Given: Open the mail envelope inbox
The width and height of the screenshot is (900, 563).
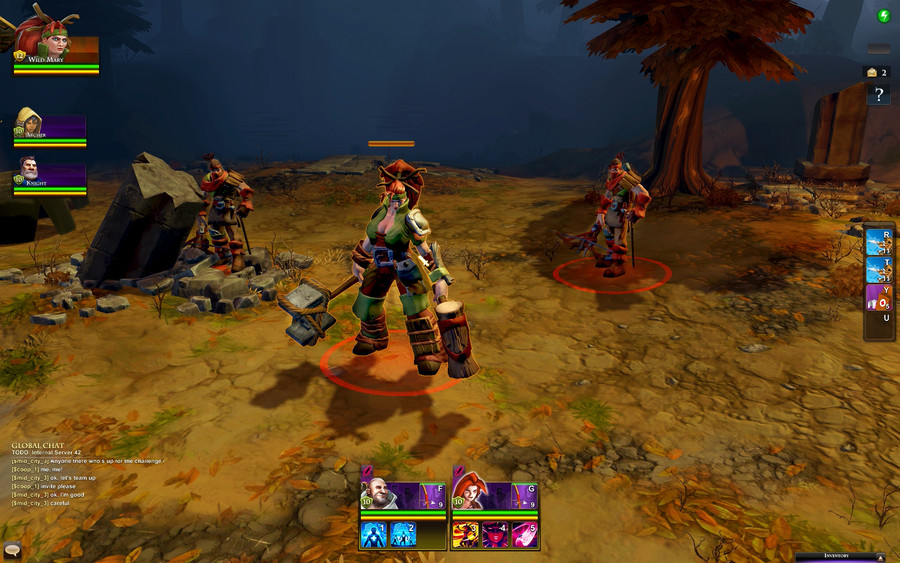Looking at the screenshot, I should [x=871, y=72].
